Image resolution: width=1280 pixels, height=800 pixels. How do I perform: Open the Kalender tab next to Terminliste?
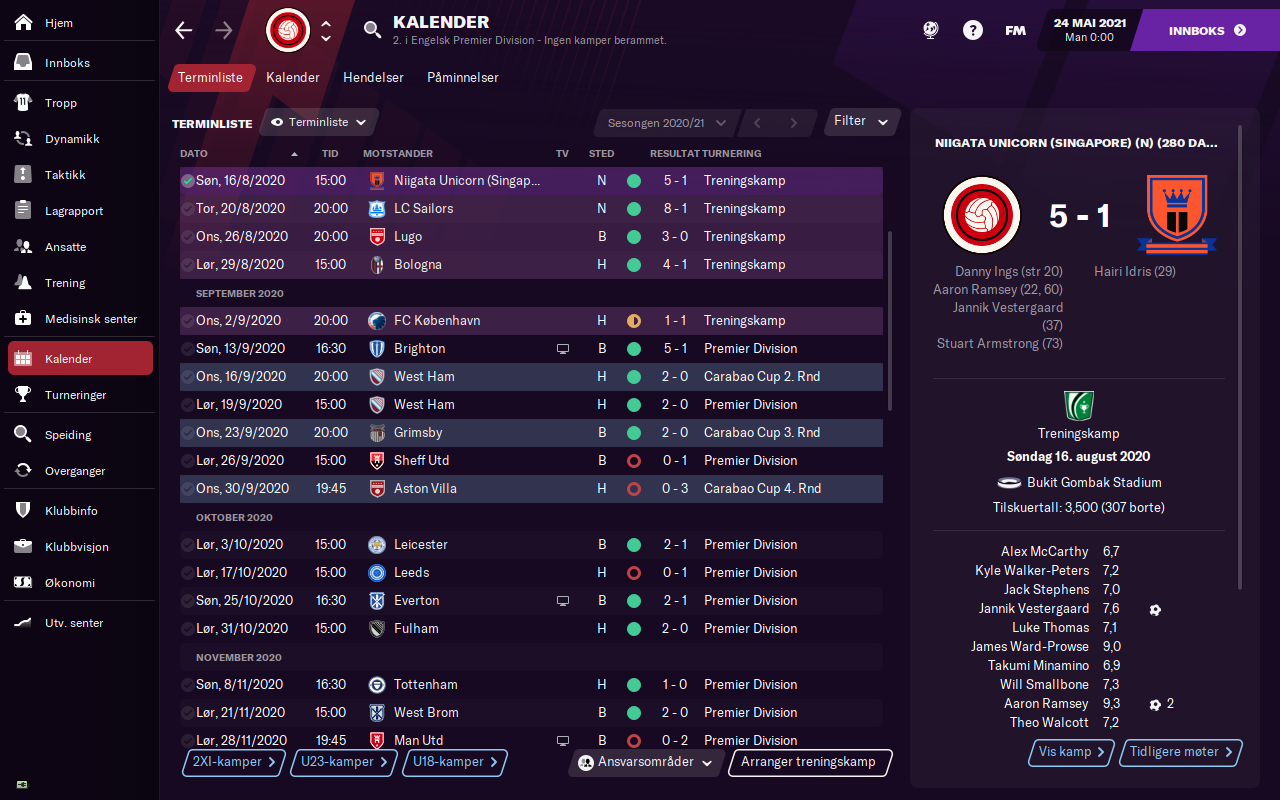point(293,77)
